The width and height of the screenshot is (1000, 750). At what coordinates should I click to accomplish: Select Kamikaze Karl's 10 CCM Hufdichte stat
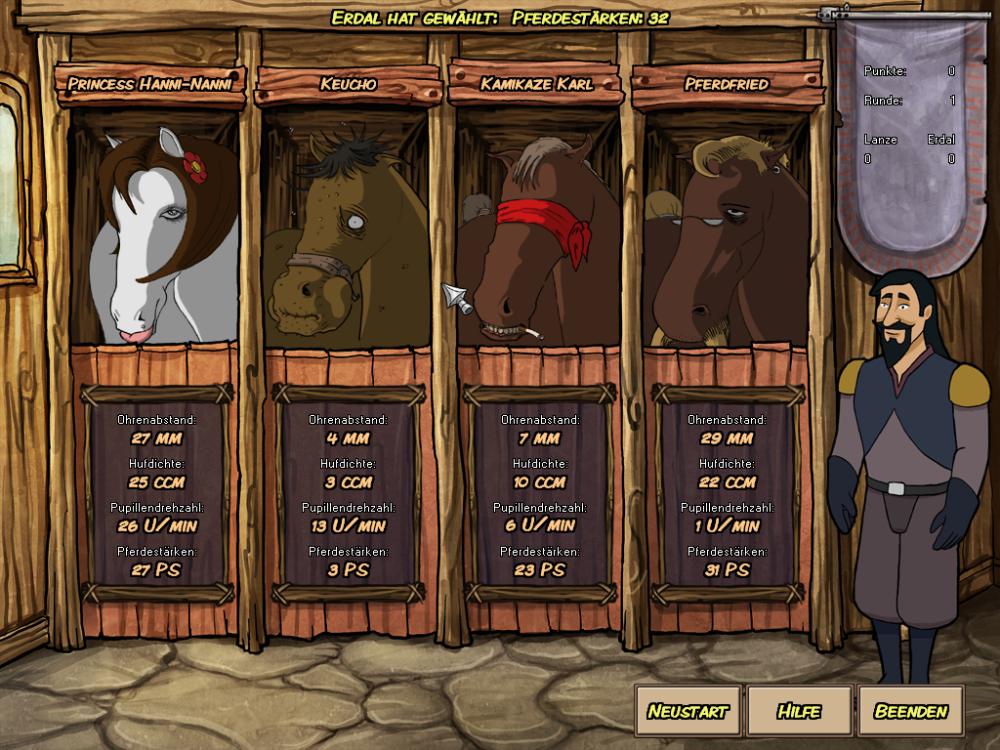click(x=540, y=482)
